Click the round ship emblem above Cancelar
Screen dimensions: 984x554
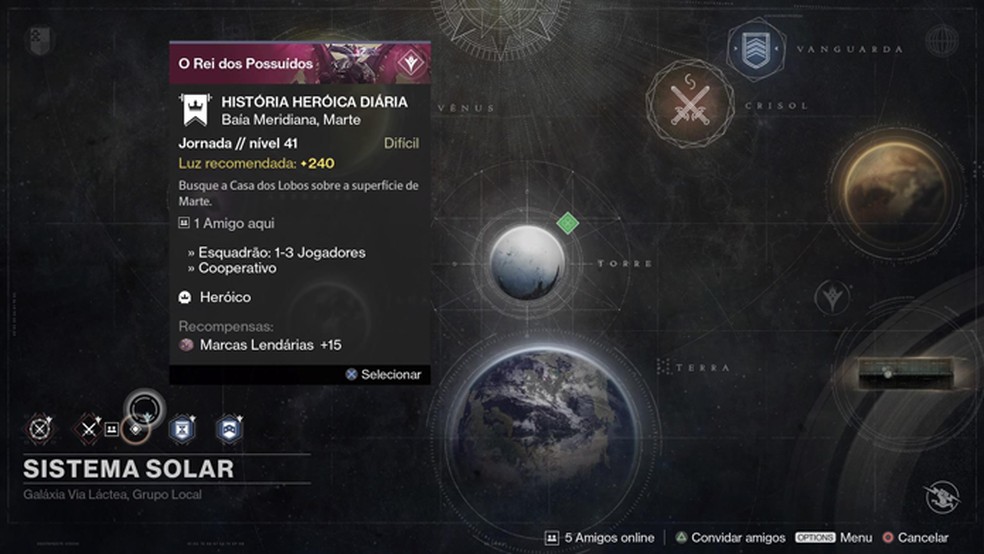coord(942,497)
